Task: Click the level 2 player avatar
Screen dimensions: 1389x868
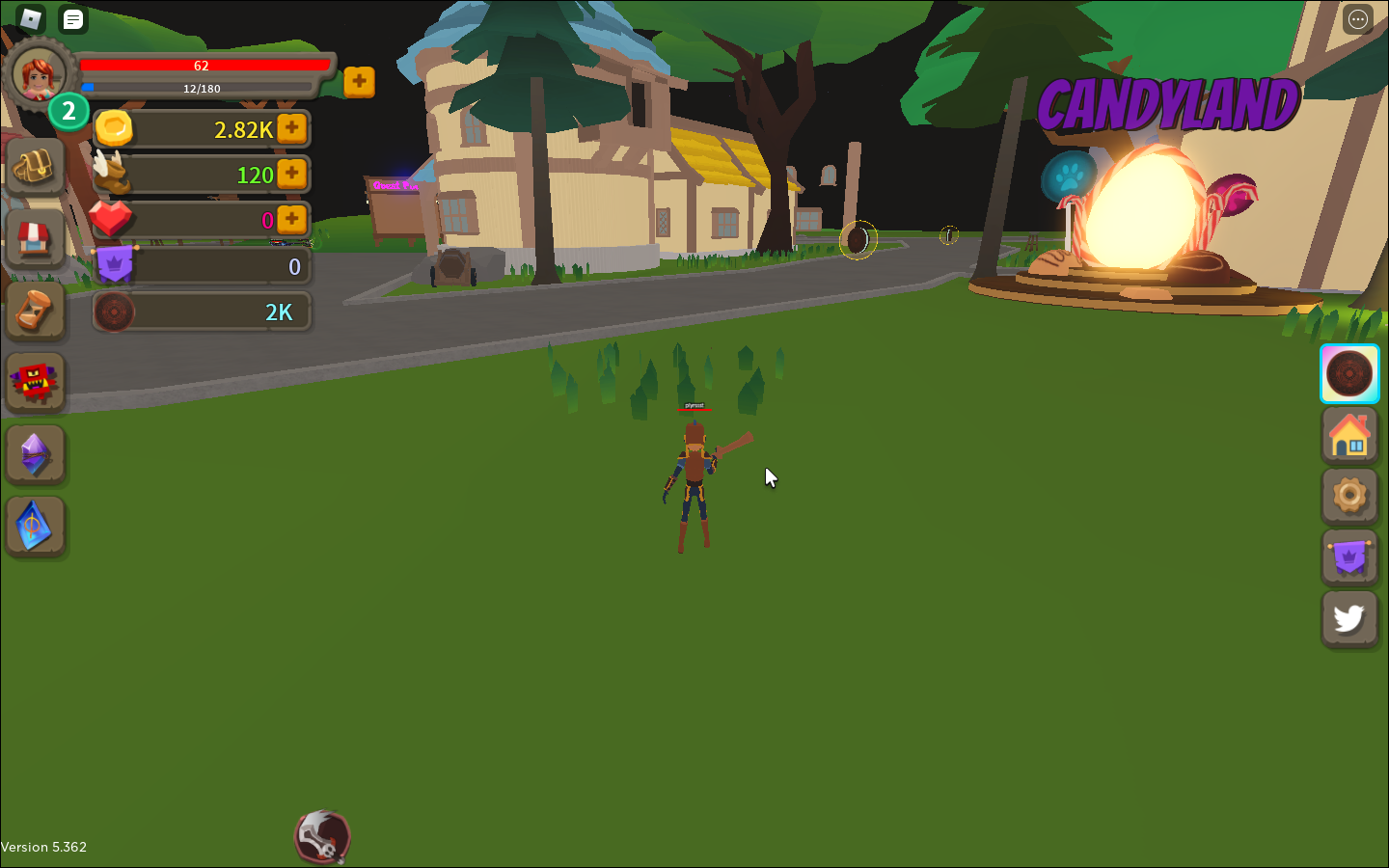Action: click(x=39, y=75)
